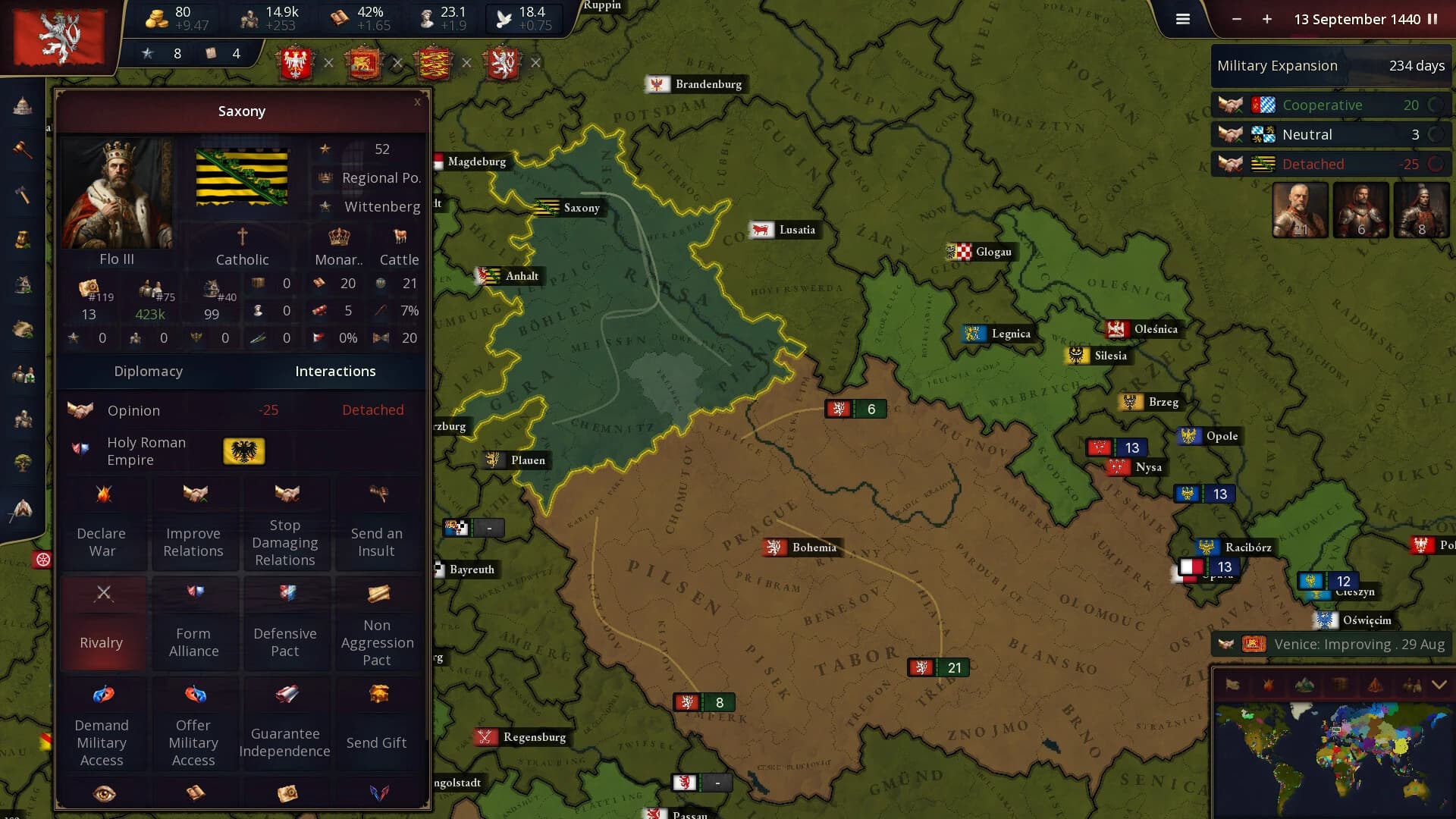Open the spy network eye icon in Saxony panel

(104, 793)
